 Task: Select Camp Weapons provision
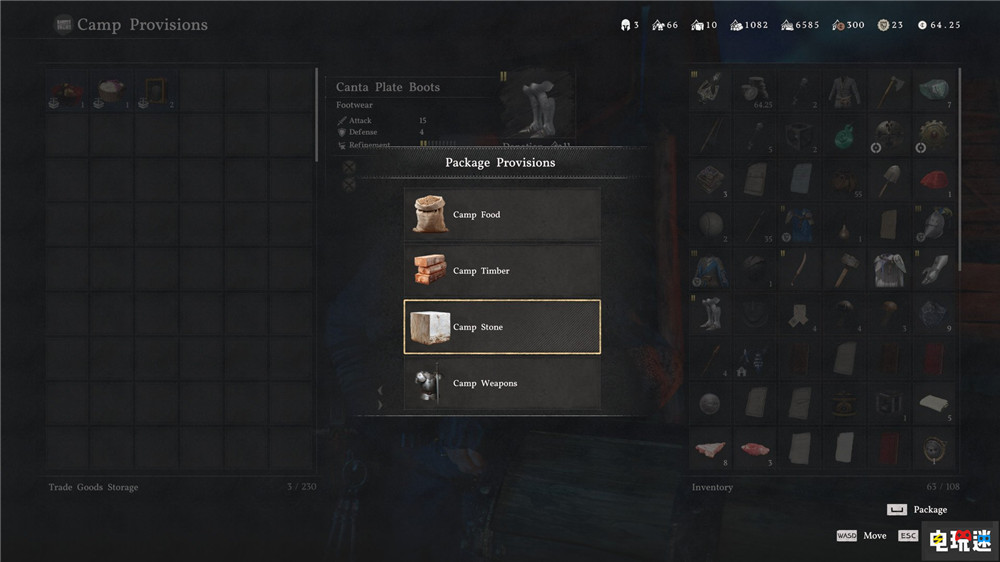[x=501, y=383]
